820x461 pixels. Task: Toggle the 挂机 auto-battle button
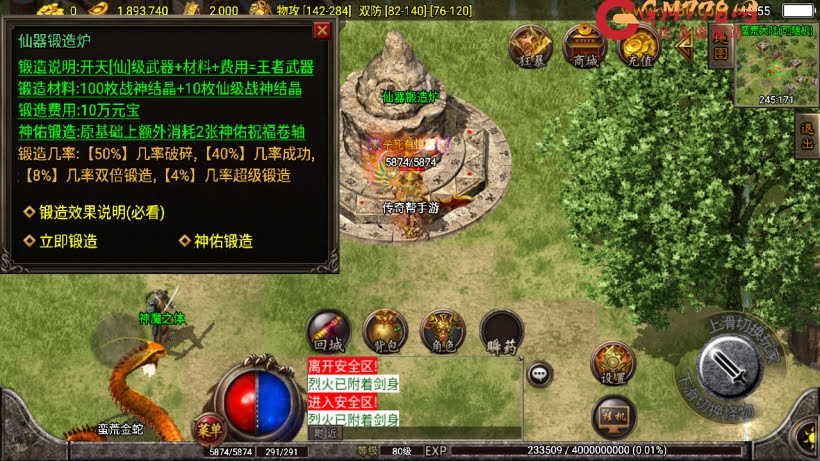coord(615,415)
